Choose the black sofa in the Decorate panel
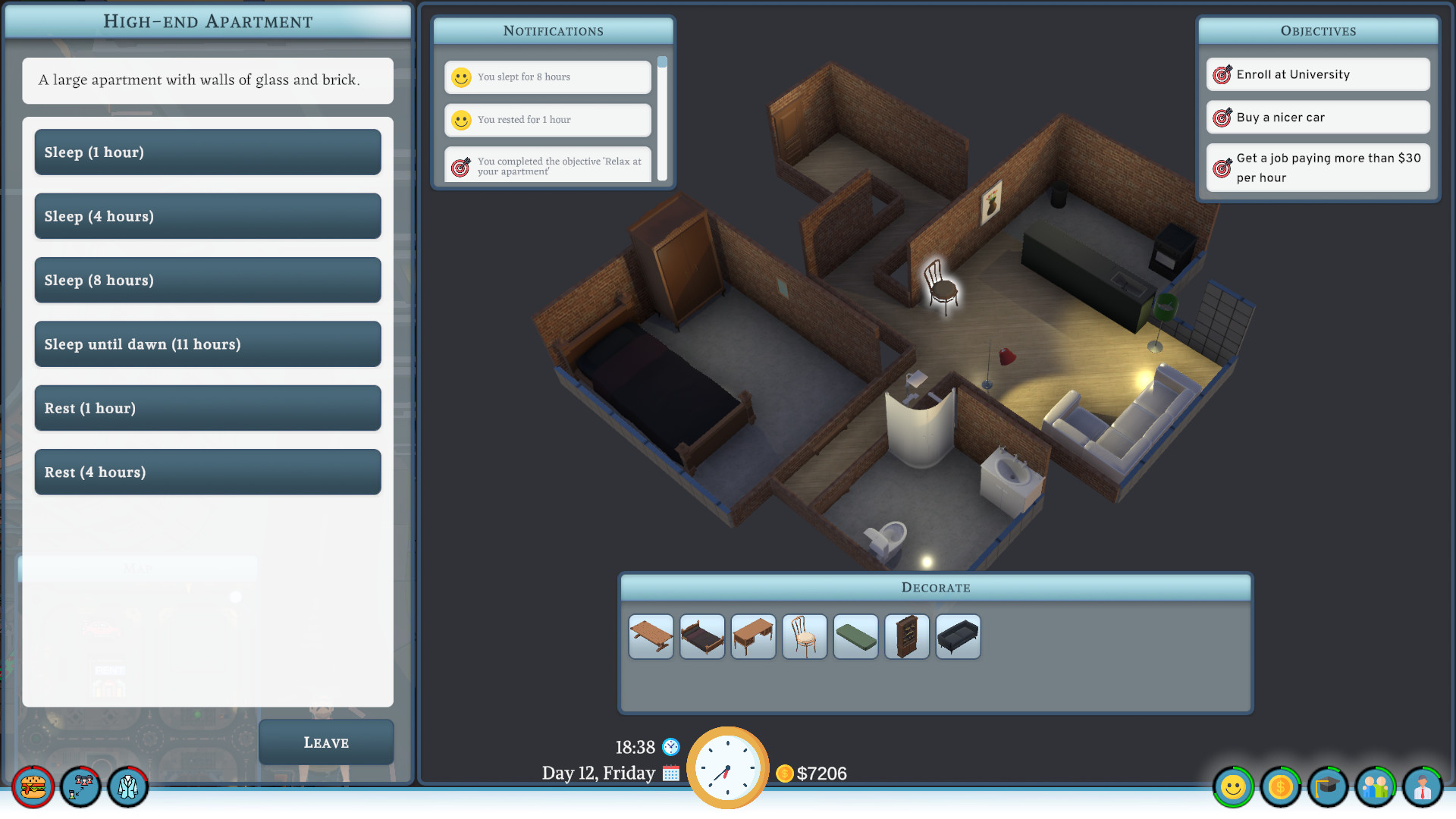Viewport: 1456px width, 819px height. click(958, 637)
